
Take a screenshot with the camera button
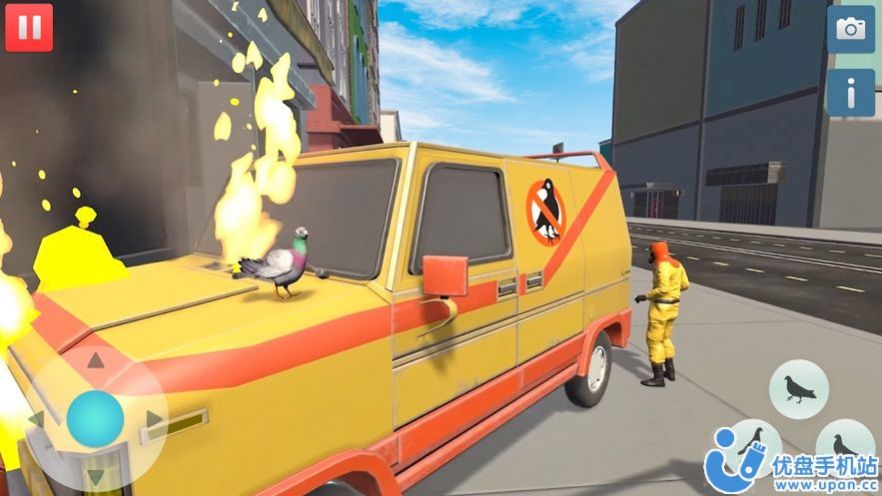[850, 29]
